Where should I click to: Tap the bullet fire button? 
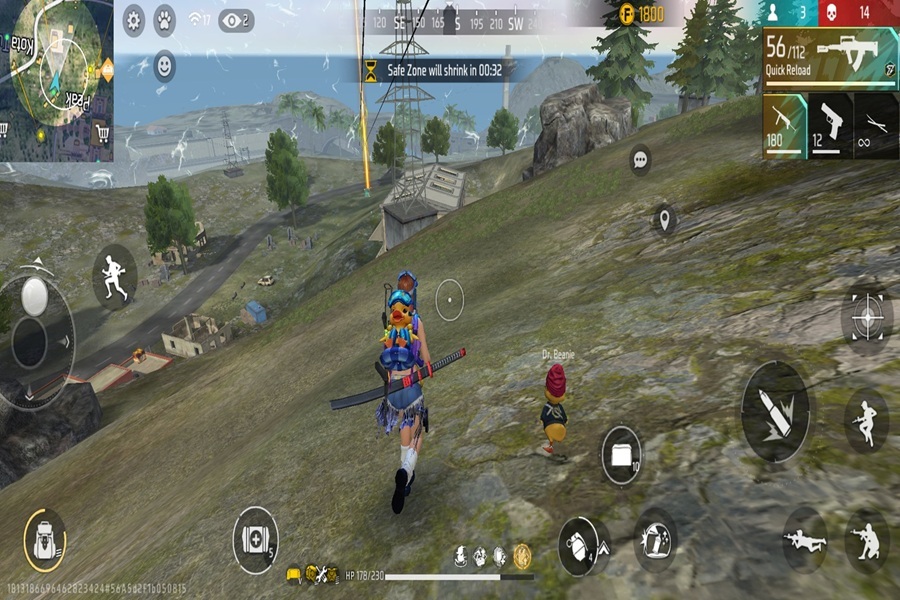pos(775,411)
